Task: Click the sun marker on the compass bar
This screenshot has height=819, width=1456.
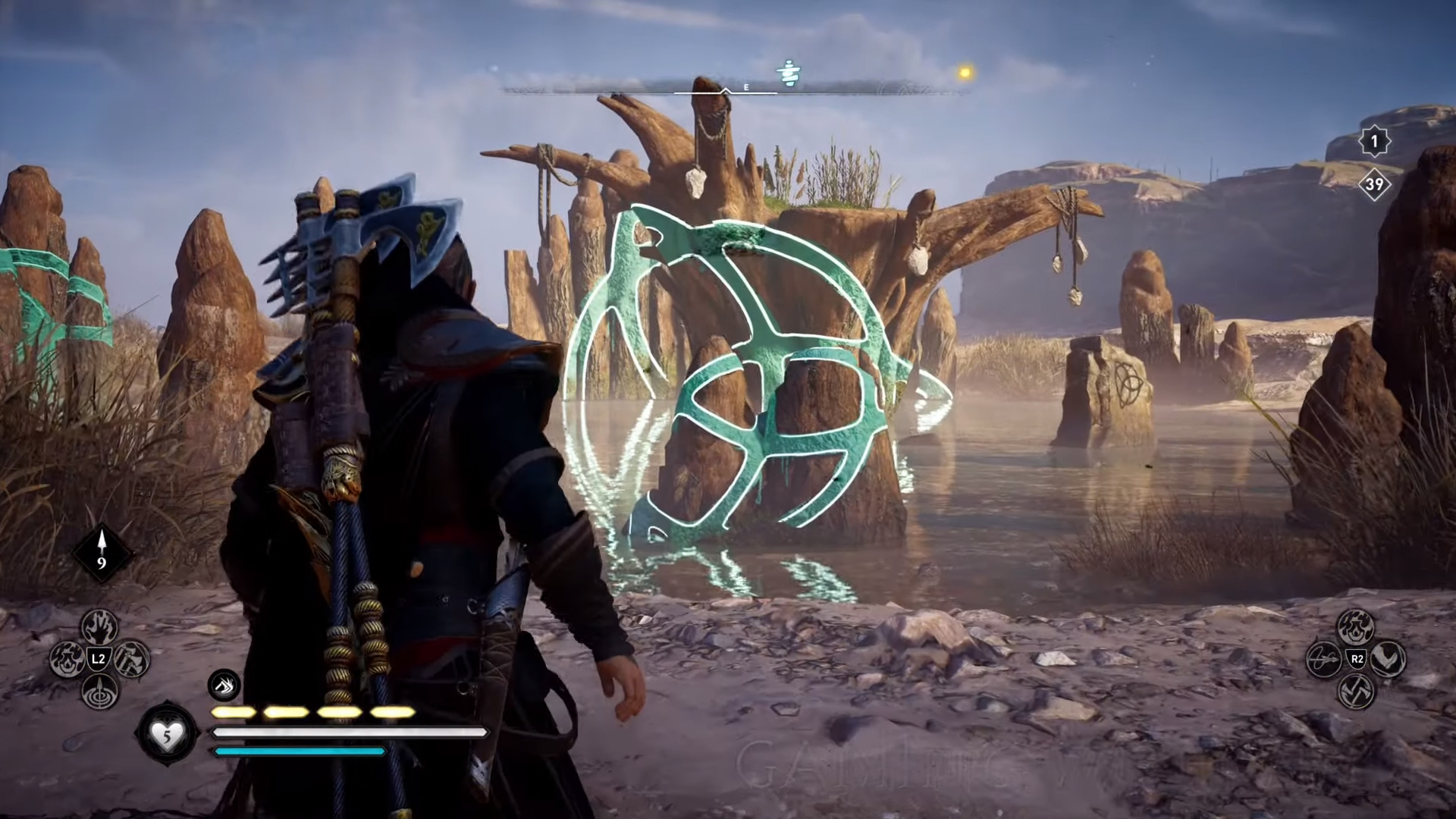Action: 964,72
